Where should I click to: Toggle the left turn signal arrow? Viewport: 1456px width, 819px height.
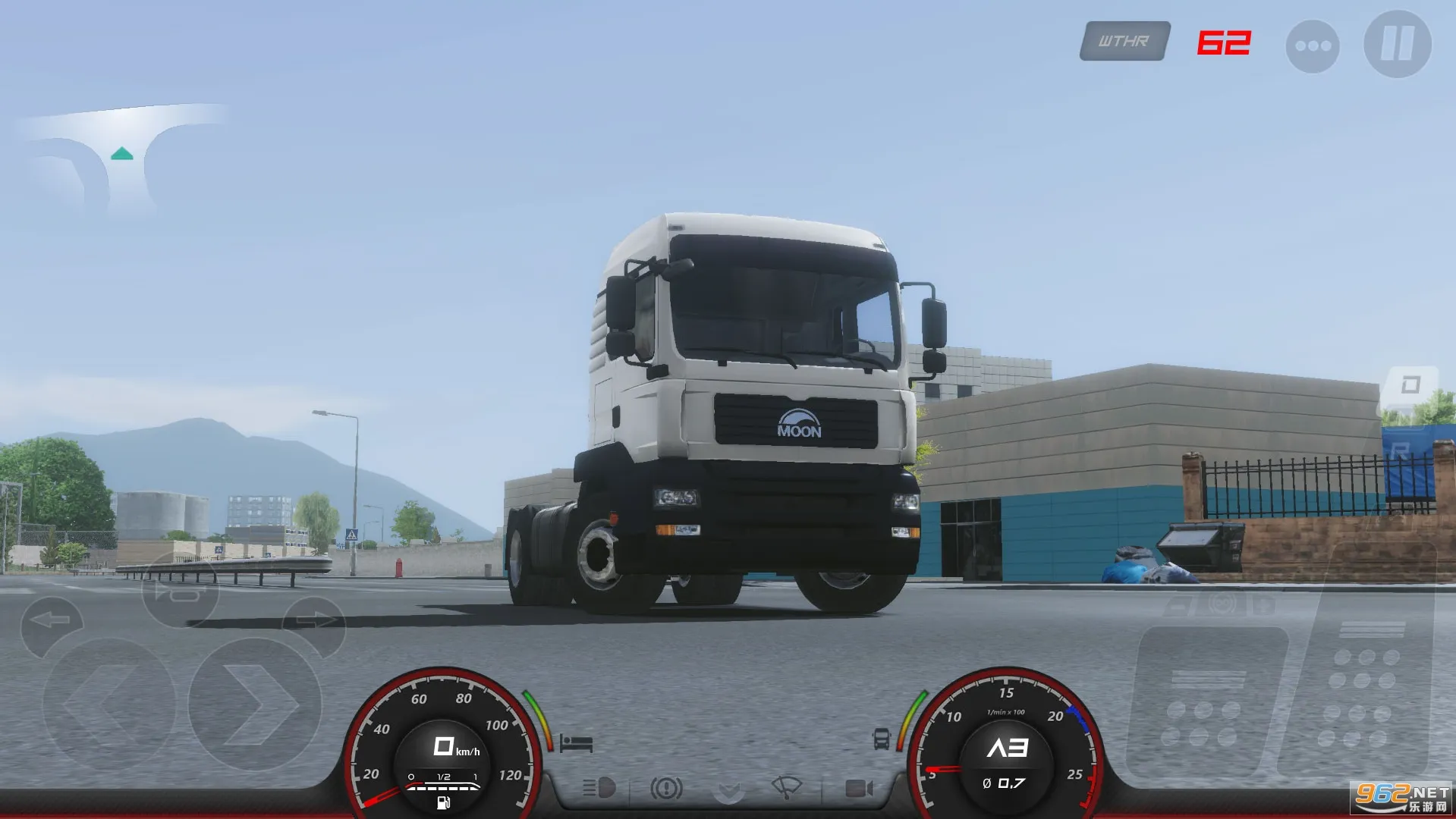click(x=48, y=619)
